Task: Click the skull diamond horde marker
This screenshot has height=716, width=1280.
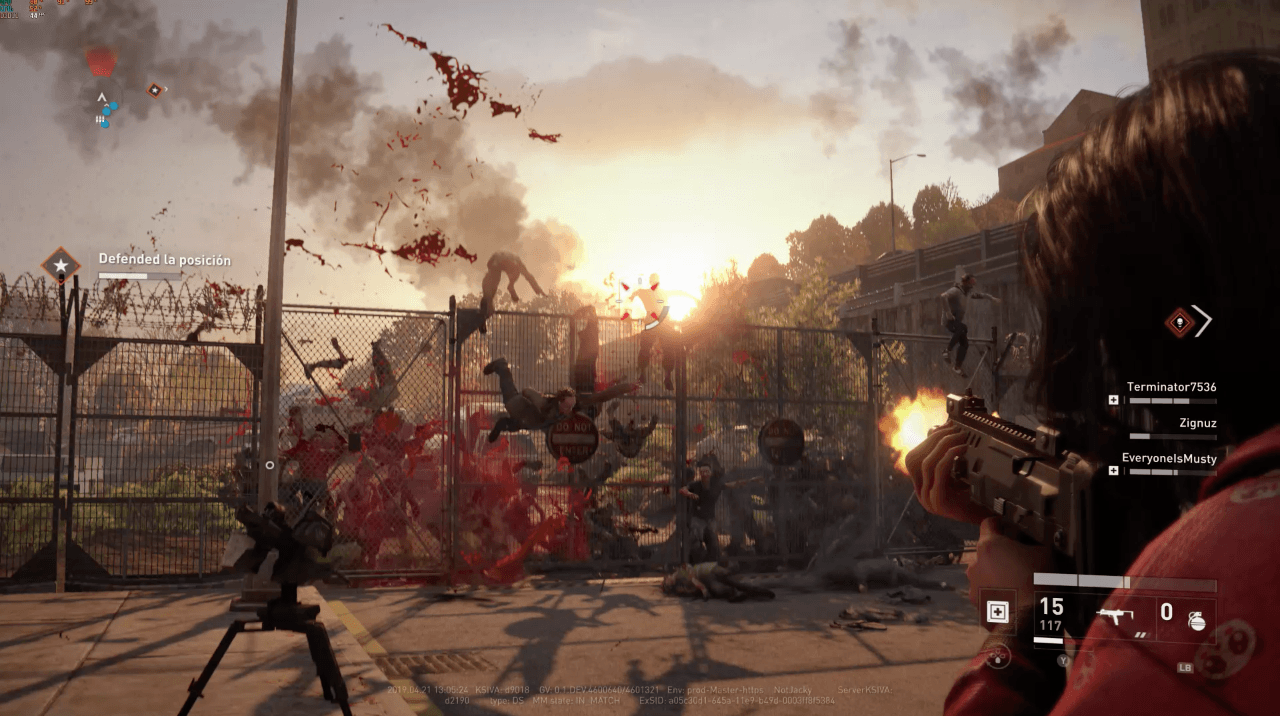Action: click(1180, 321)
